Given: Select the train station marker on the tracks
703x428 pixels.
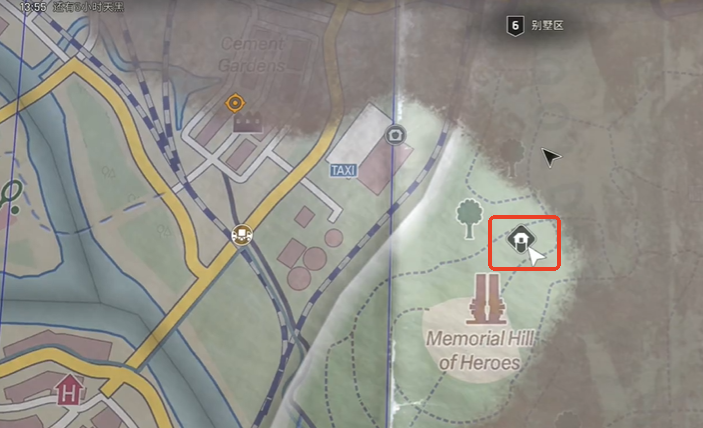Looking at the screenshot, I should (241, 235).
